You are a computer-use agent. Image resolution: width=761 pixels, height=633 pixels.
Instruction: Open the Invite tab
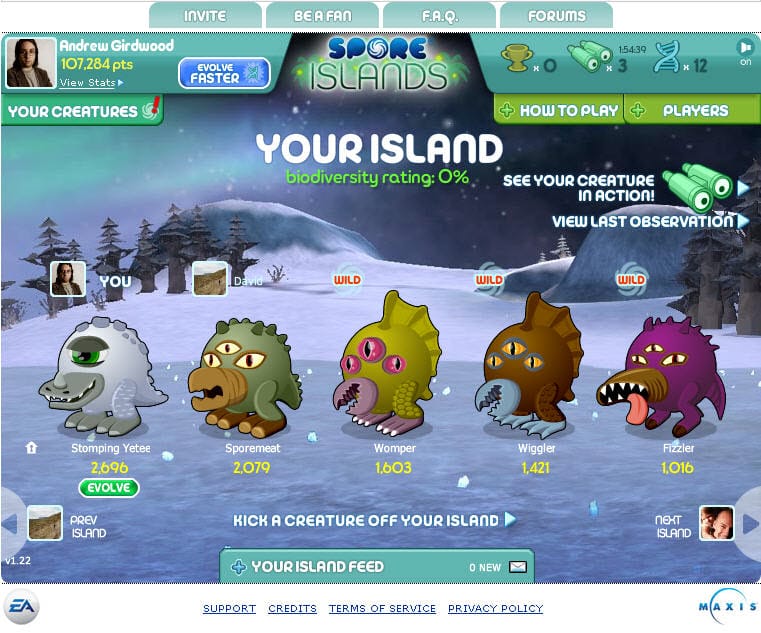pos(205,16)
